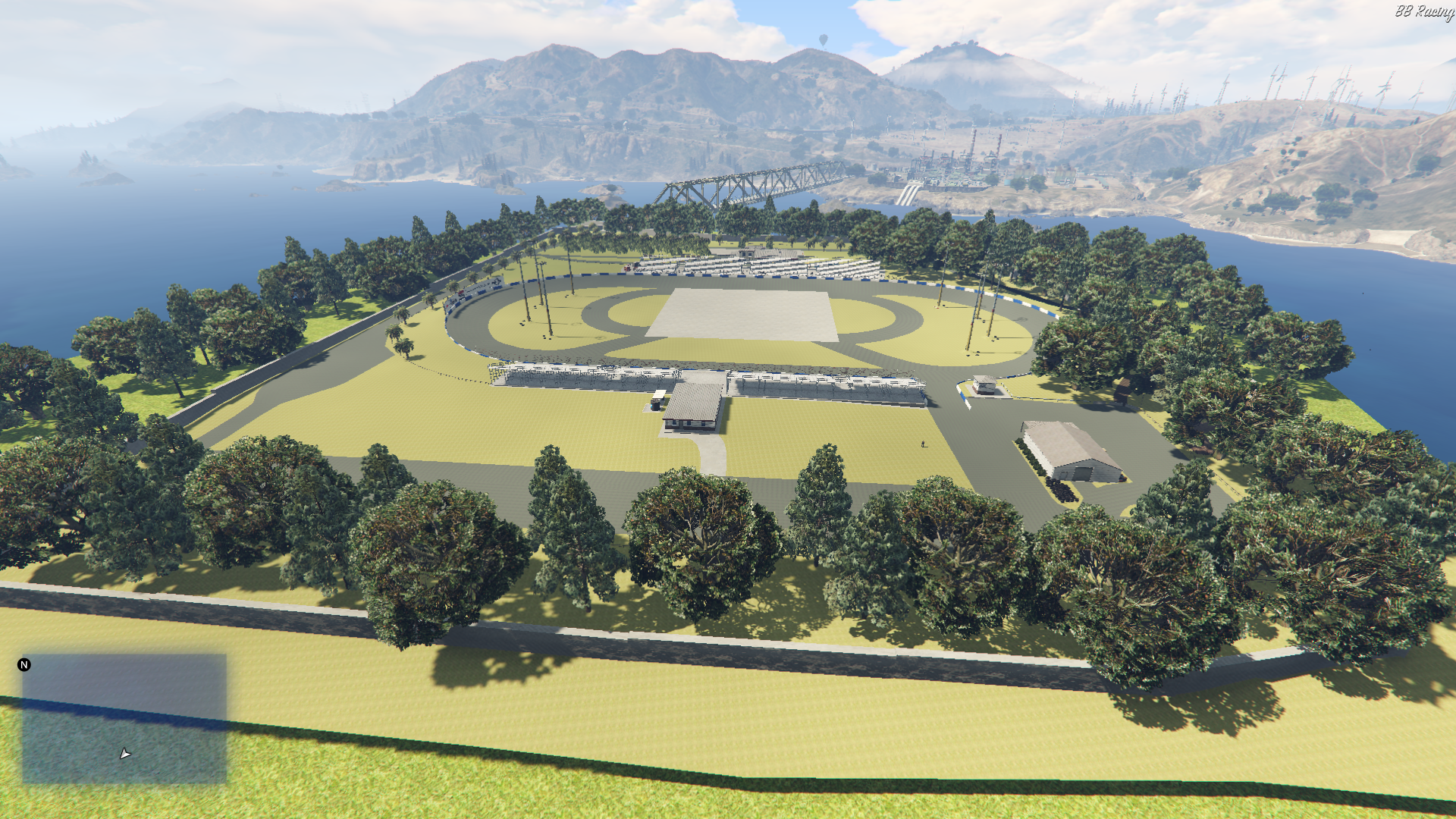1456x819 pixels.
Task: Select the player arrow on the minimap
Action: (x=125, y=754)
